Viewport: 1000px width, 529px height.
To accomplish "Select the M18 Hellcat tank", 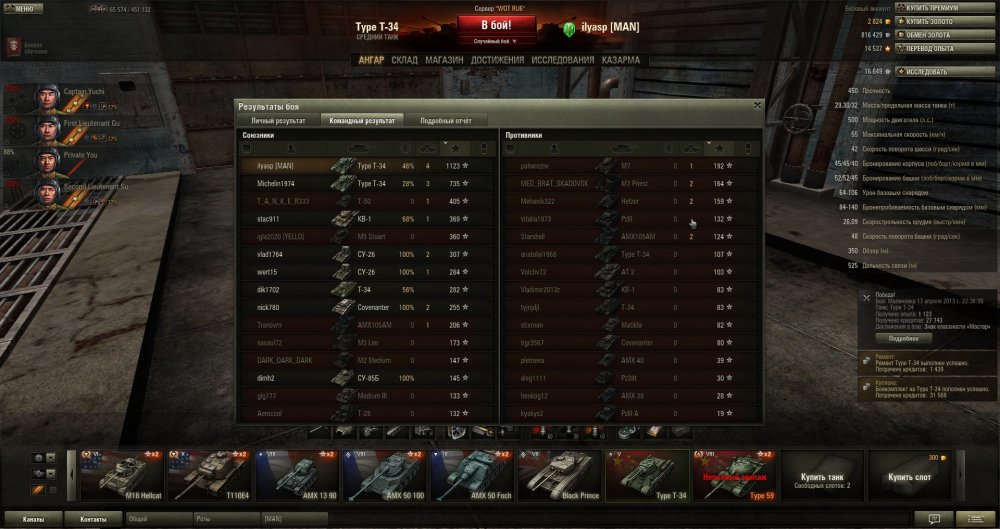I will coord(120,474).
